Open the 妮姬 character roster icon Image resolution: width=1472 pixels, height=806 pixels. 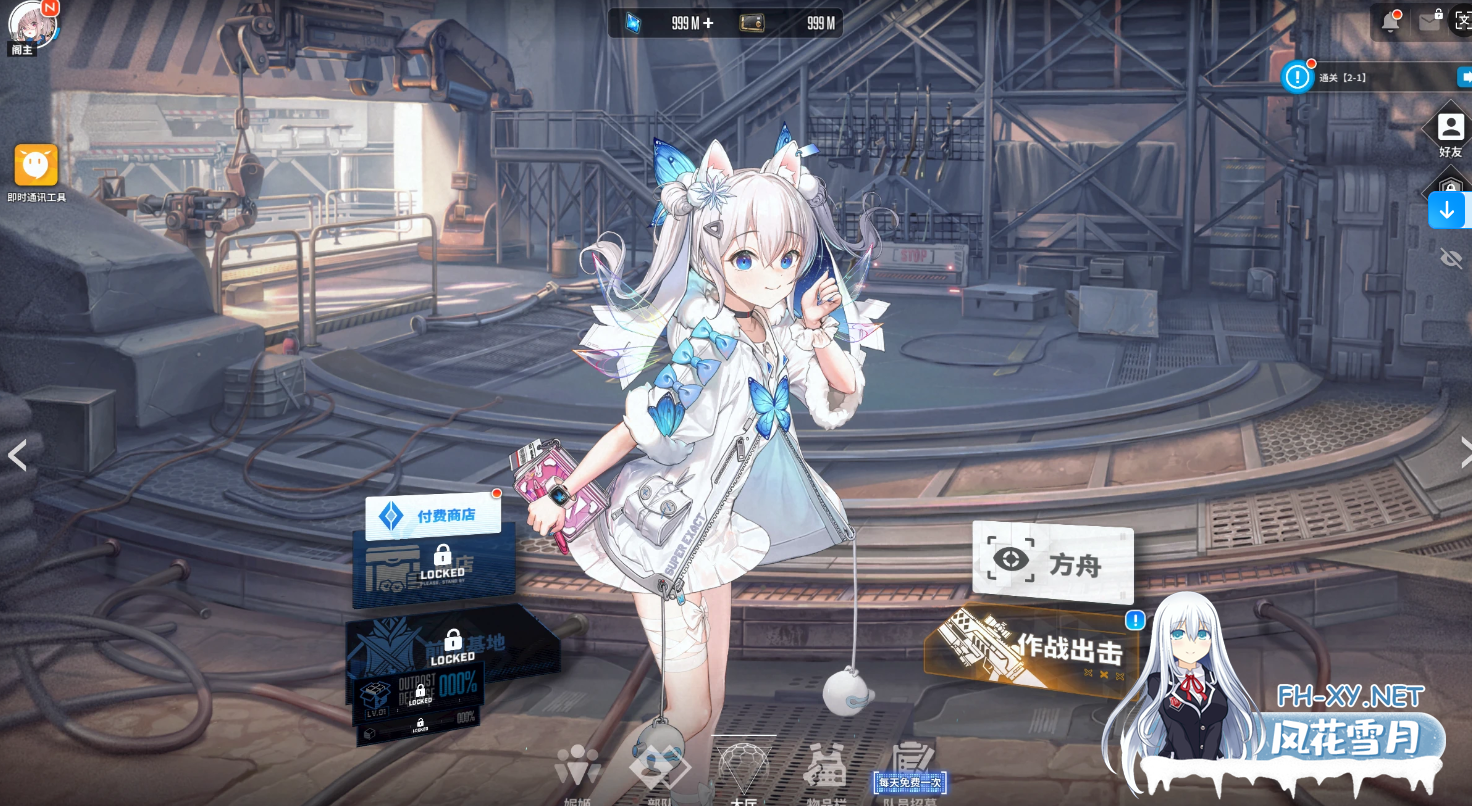pyautogui.click(x=576, y=770)
